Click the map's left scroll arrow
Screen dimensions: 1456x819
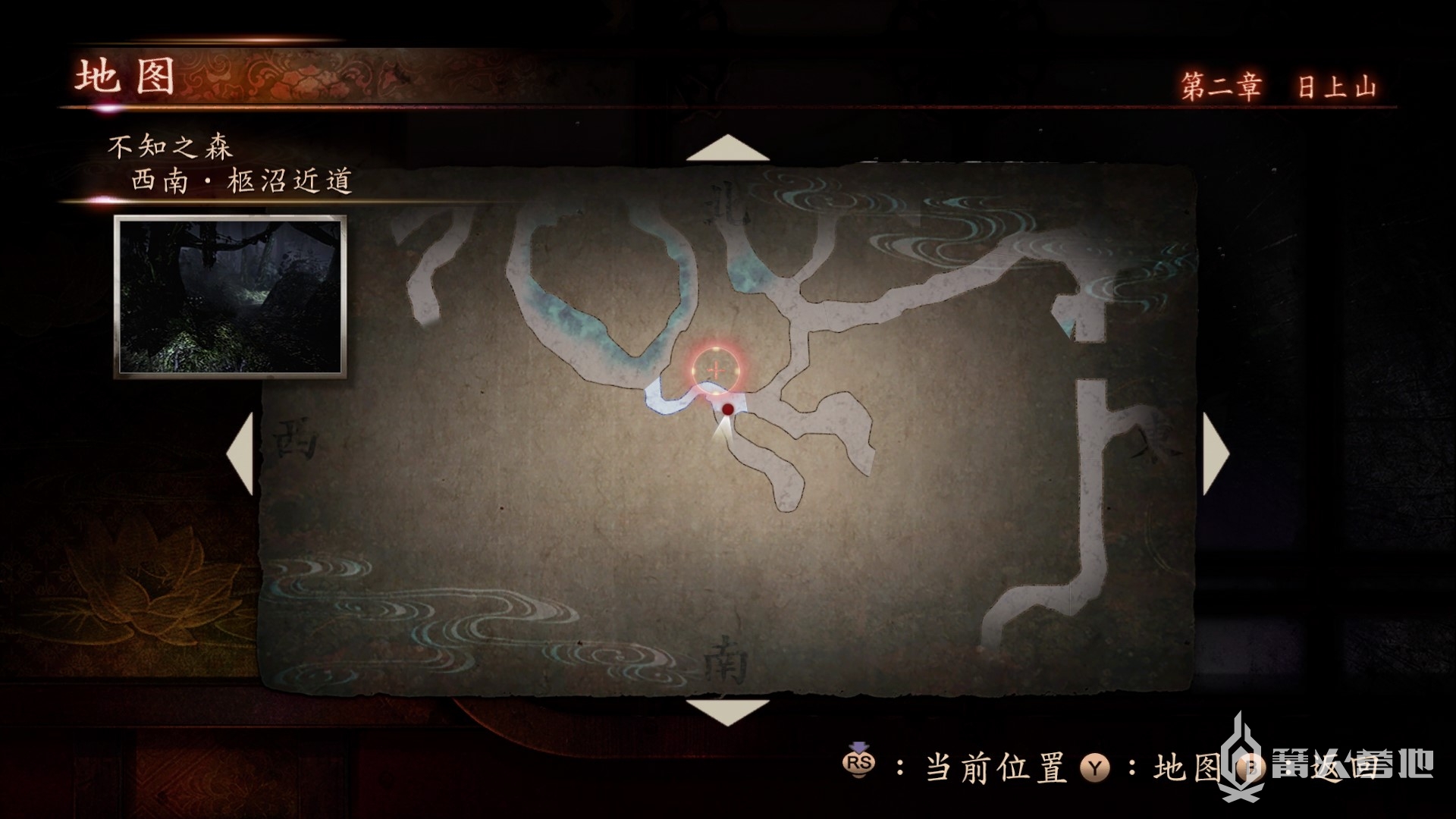pos(241,454)
